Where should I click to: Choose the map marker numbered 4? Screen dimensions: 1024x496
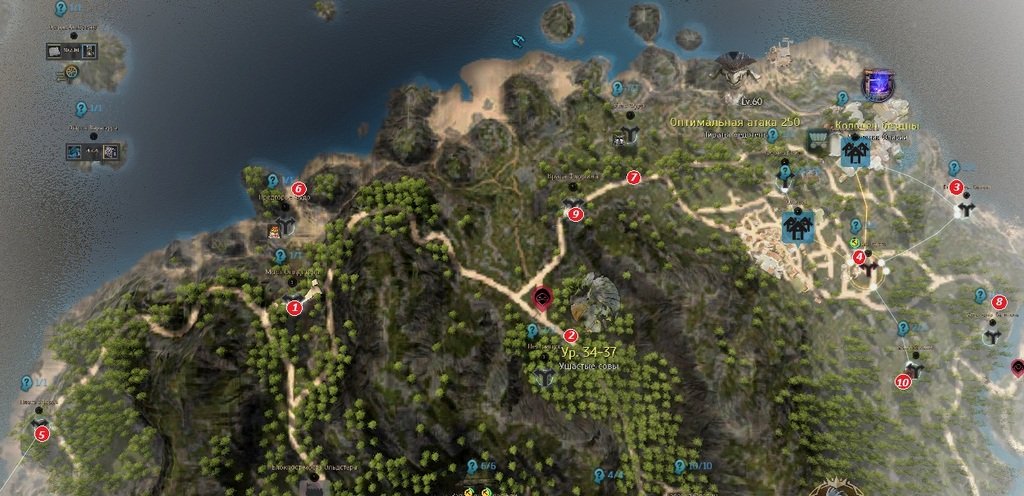(x=859, y=257)
